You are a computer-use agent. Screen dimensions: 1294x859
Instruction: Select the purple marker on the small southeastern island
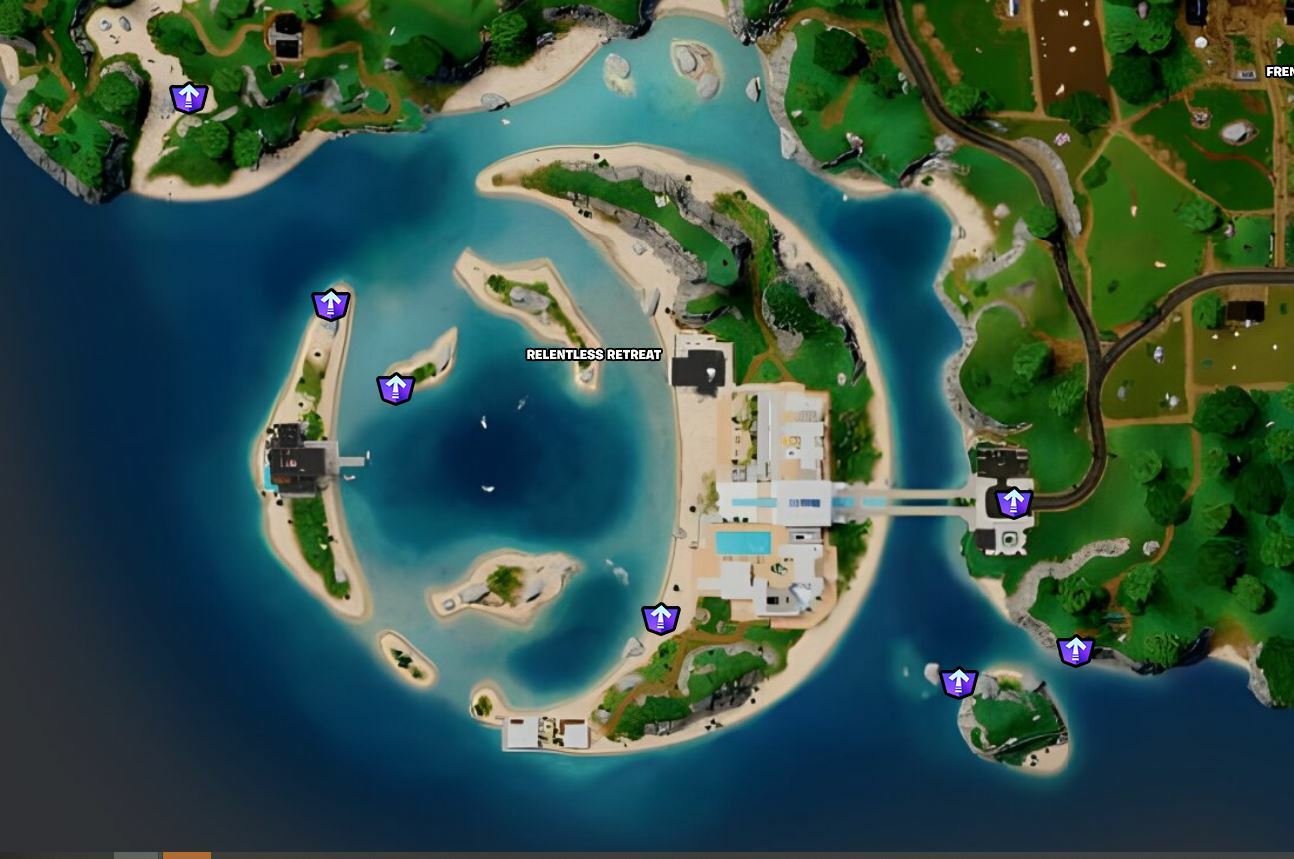point(958,683)
